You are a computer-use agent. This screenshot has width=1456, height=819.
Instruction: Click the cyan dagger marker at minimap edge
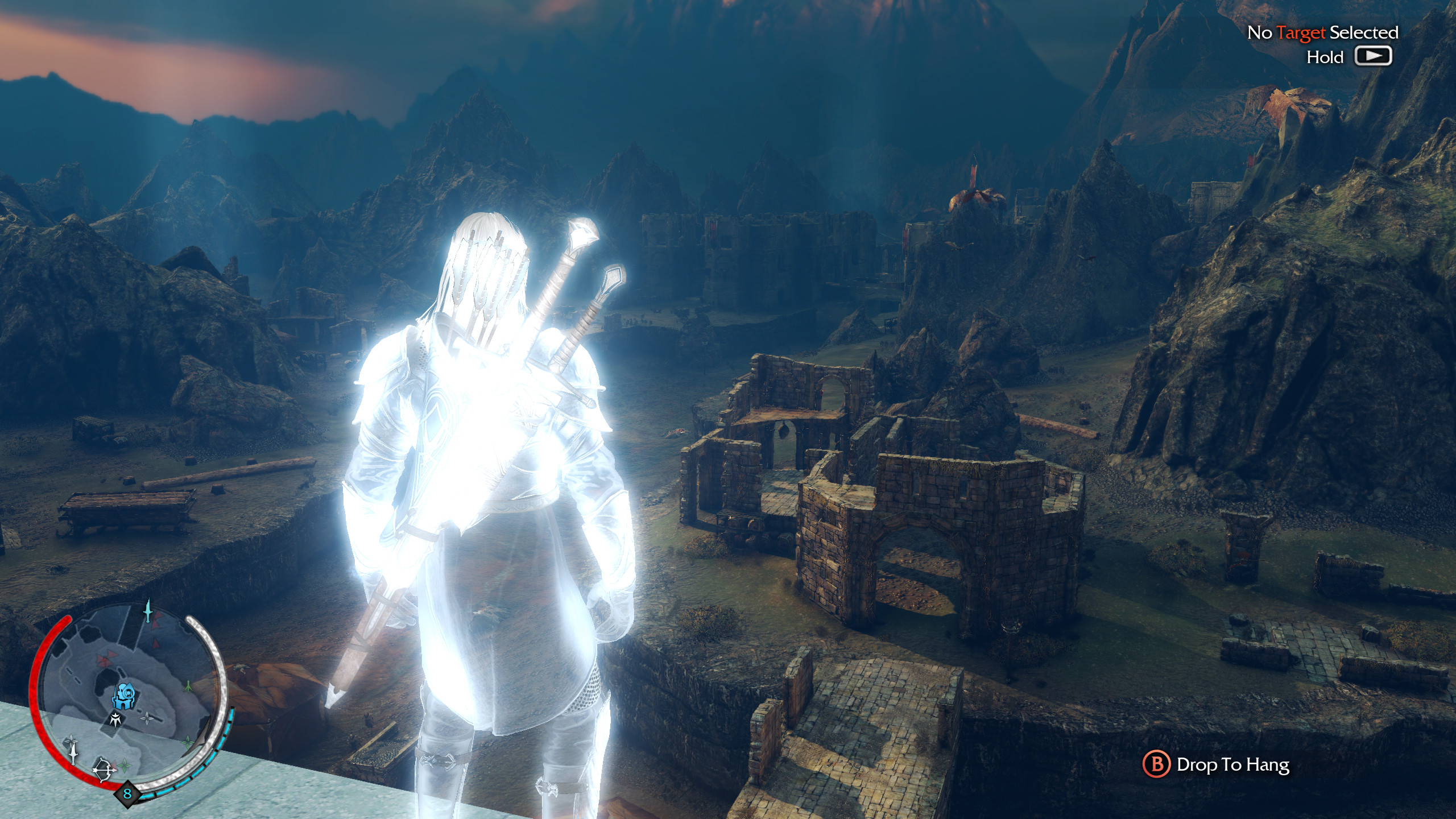(149, 610)
